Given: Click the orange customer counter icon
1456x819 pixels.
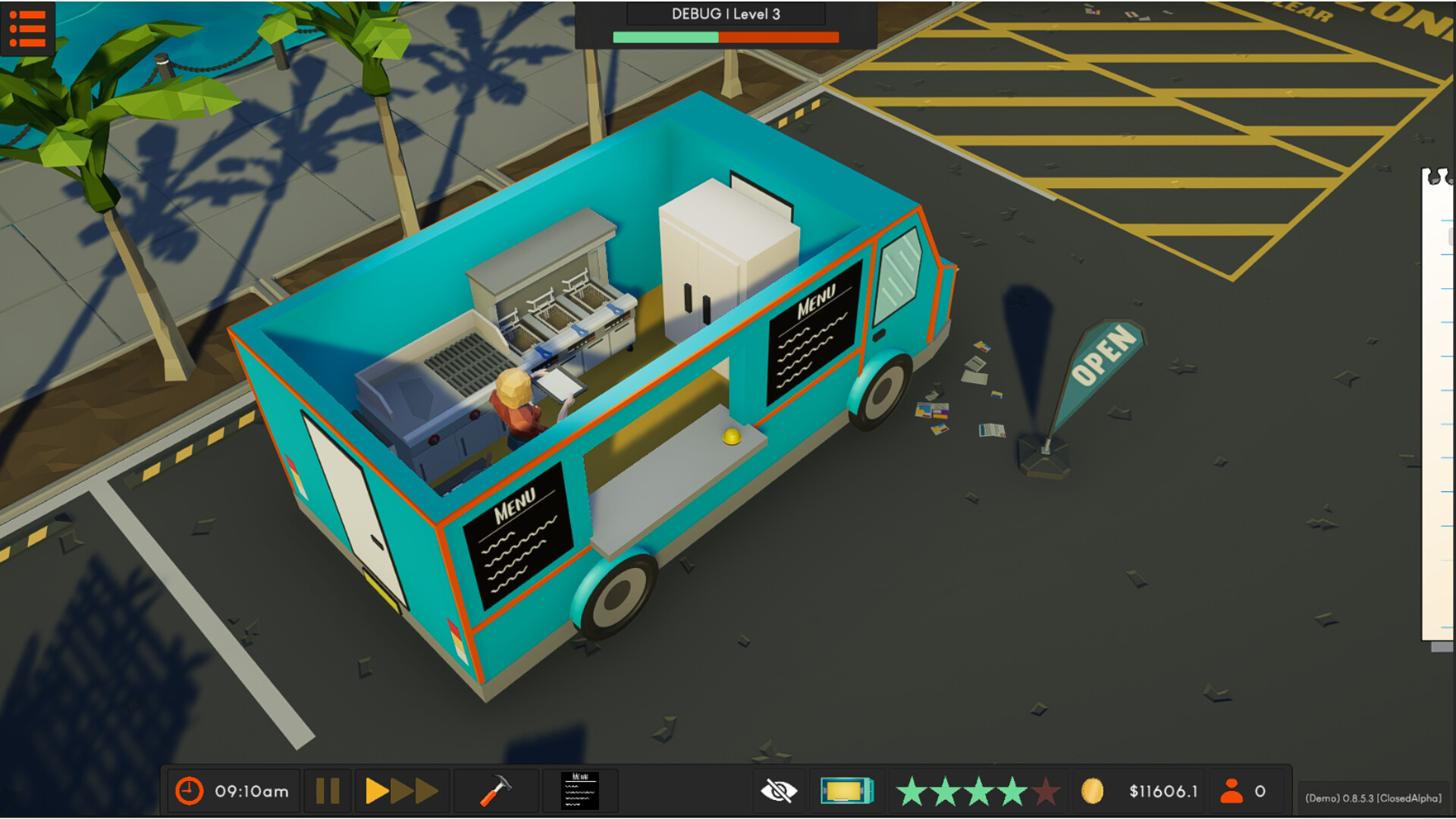Looking at the screenshot, I should [x=1232, y=791].
